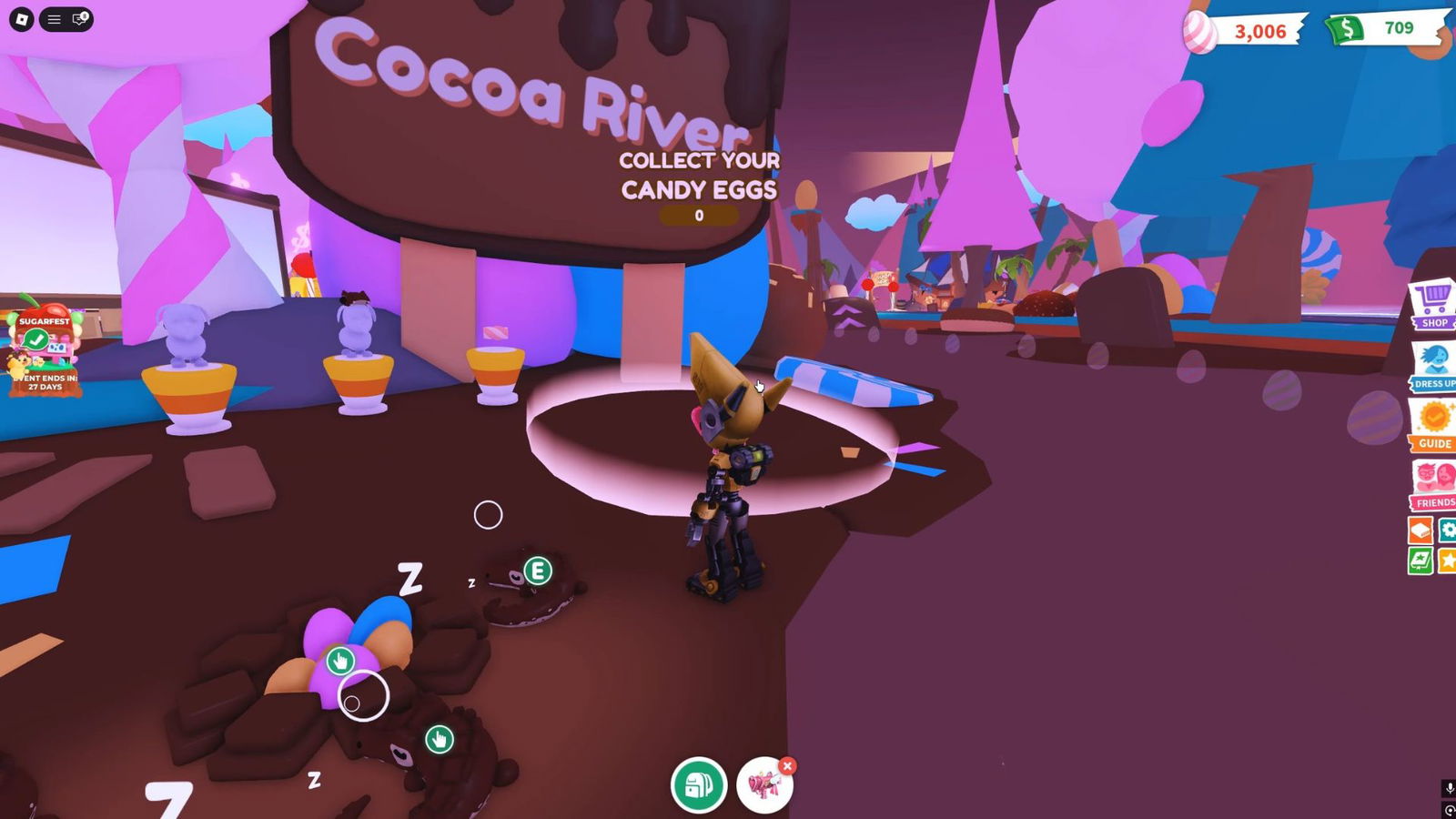The image size is (1456, 819).
Task: Open the Friends list
Action: click(x=1434, y=484)
